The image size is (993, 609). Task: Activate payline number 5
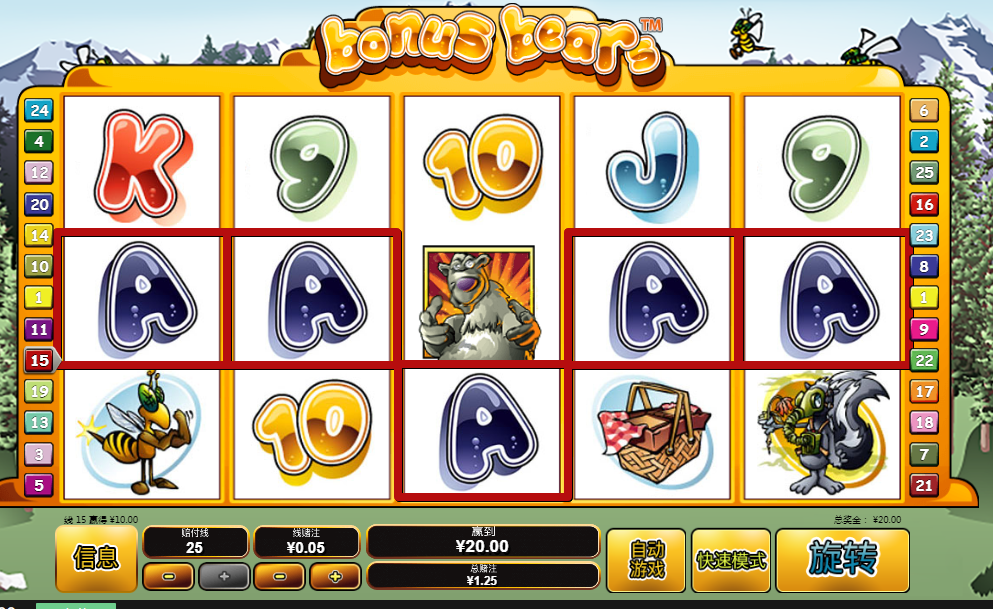(x=39, y=485)
